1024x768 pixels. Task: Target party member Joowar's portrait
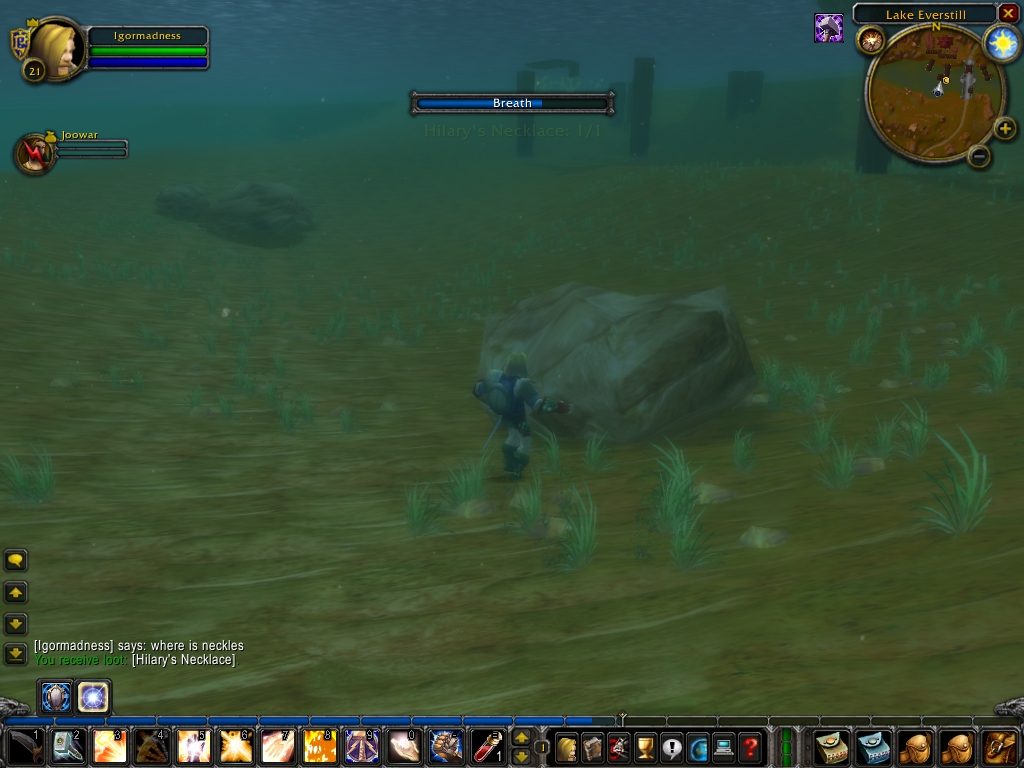[35, 153]
